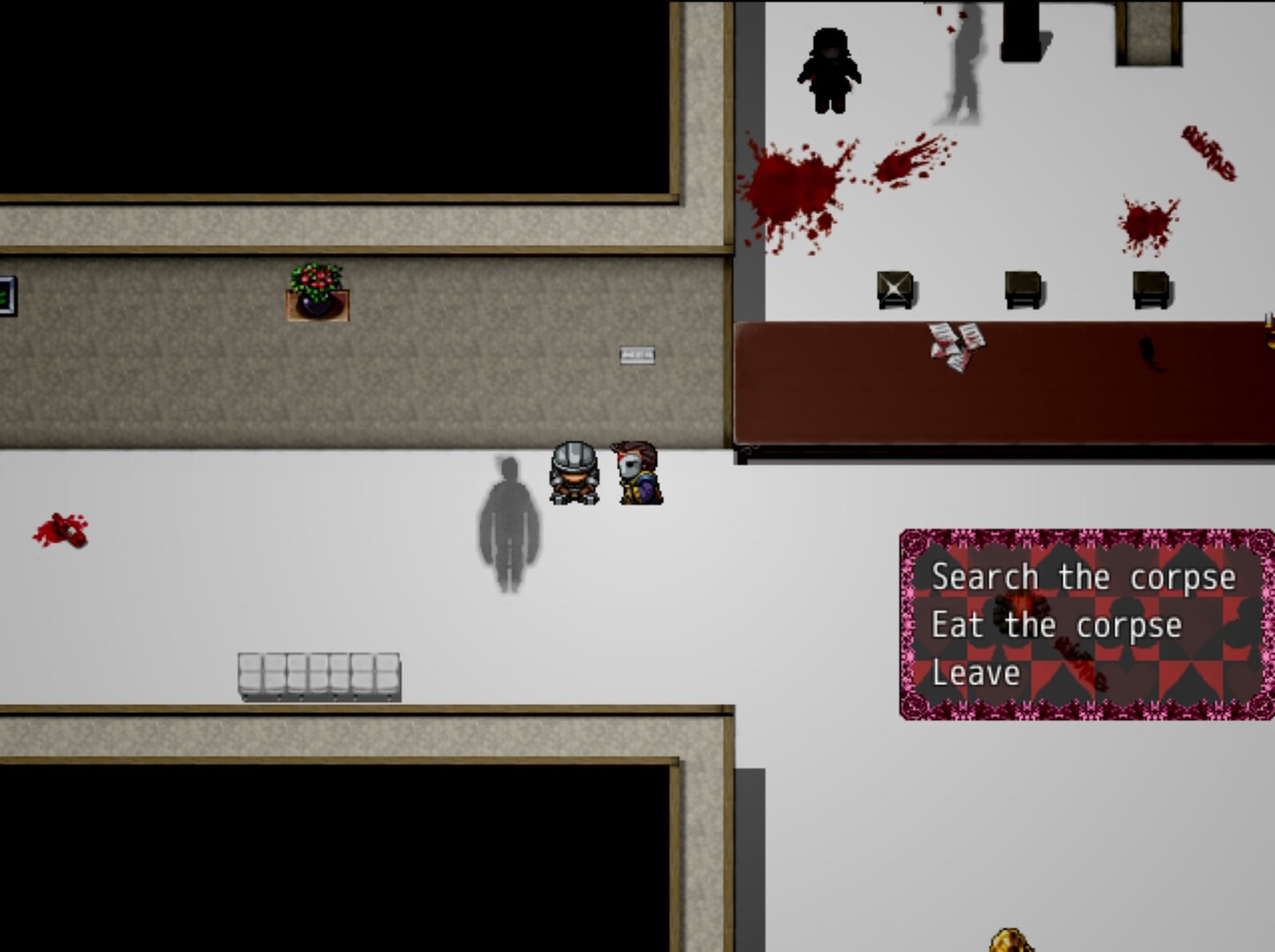Choose the Search the corpse option
This screenshot has width=1275, height=952.
tap(1083, 577)
